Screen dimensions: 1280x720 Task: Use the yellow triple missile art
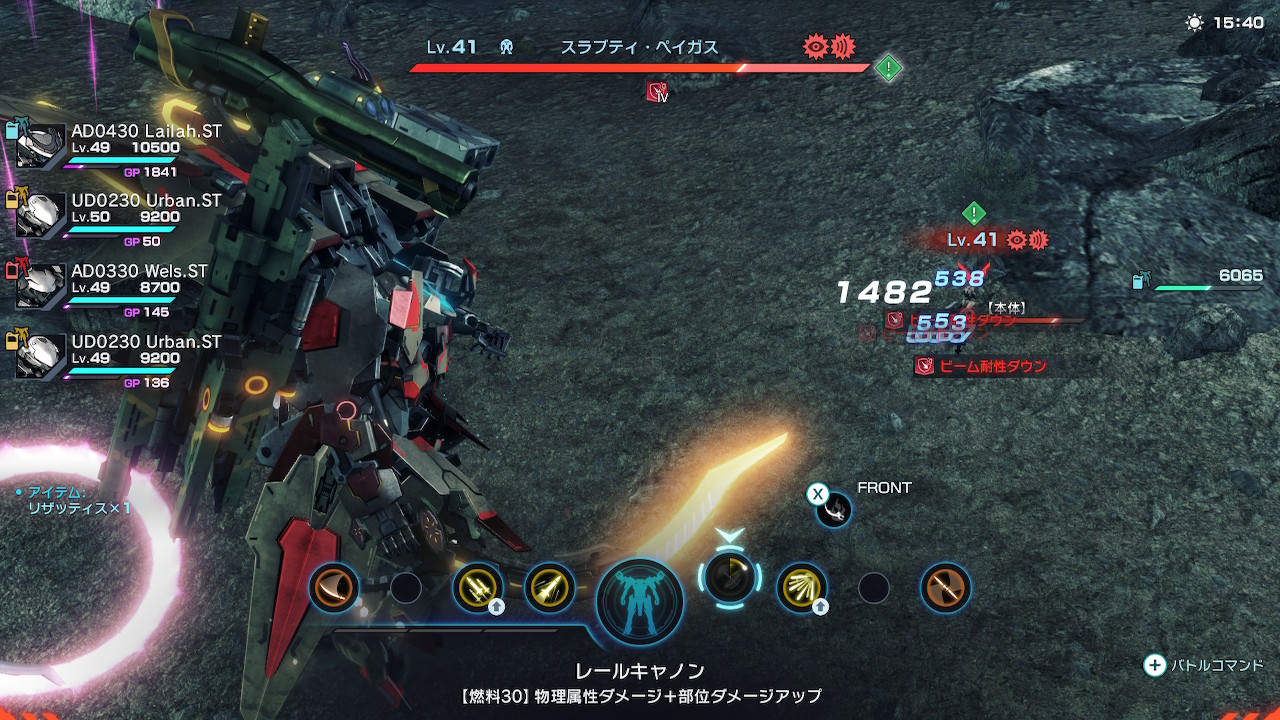click(x=477, y=587)
